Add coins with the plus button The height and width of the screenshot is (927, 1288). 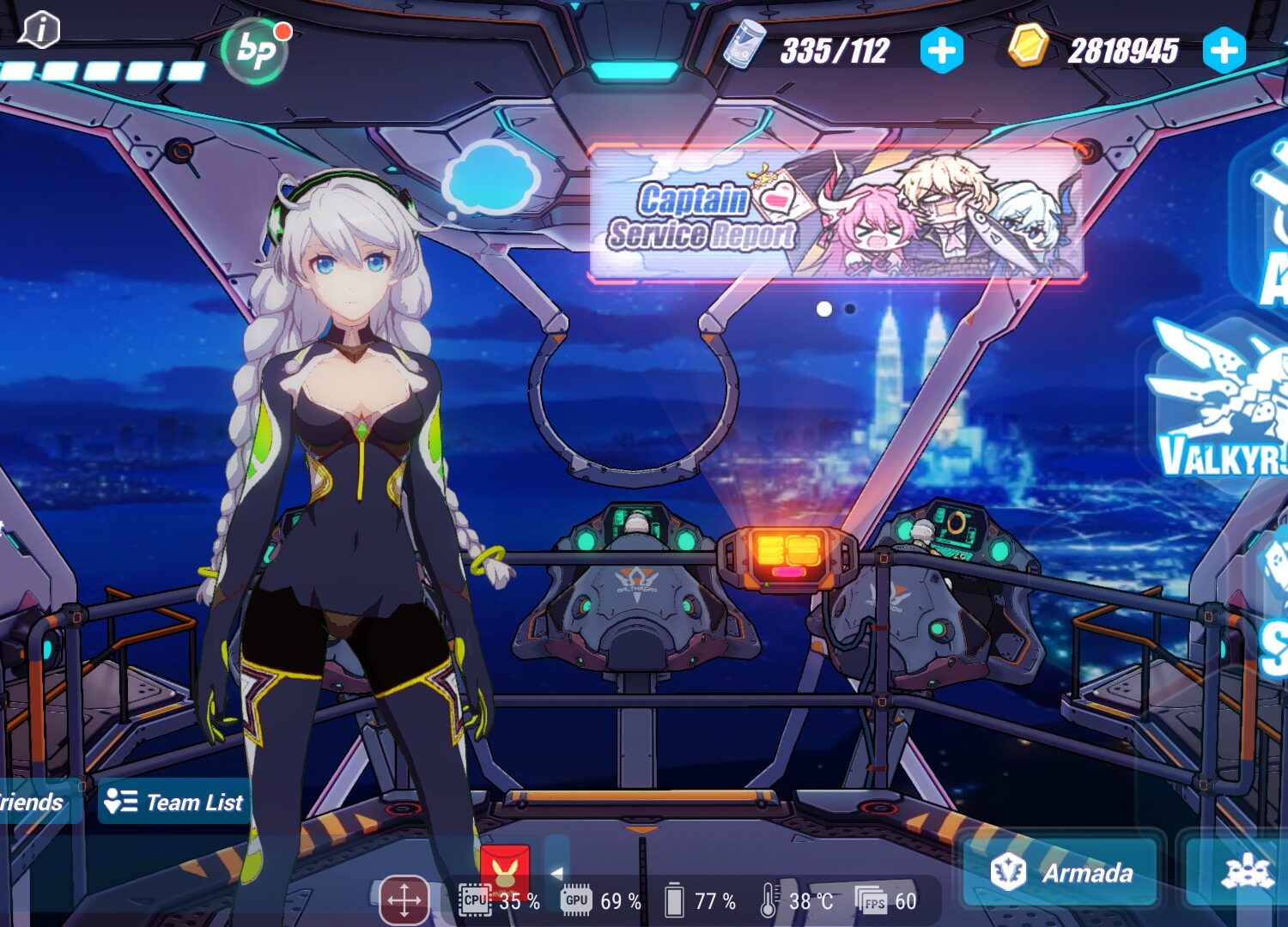pyautogui.click(x=1224, y=51)
